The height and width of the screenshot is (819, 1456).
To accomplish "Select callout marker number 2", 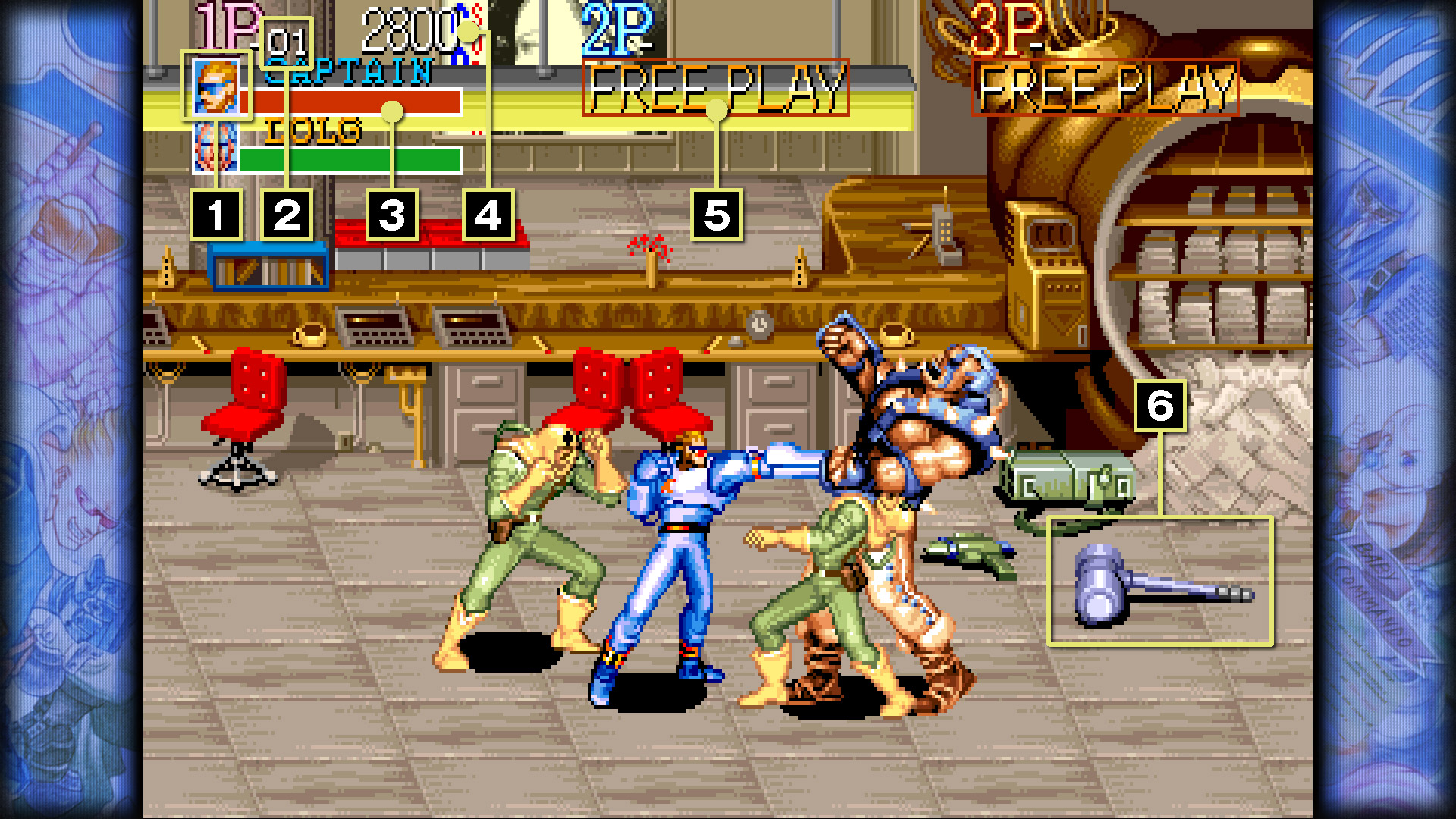I will (x=287, y=215).
